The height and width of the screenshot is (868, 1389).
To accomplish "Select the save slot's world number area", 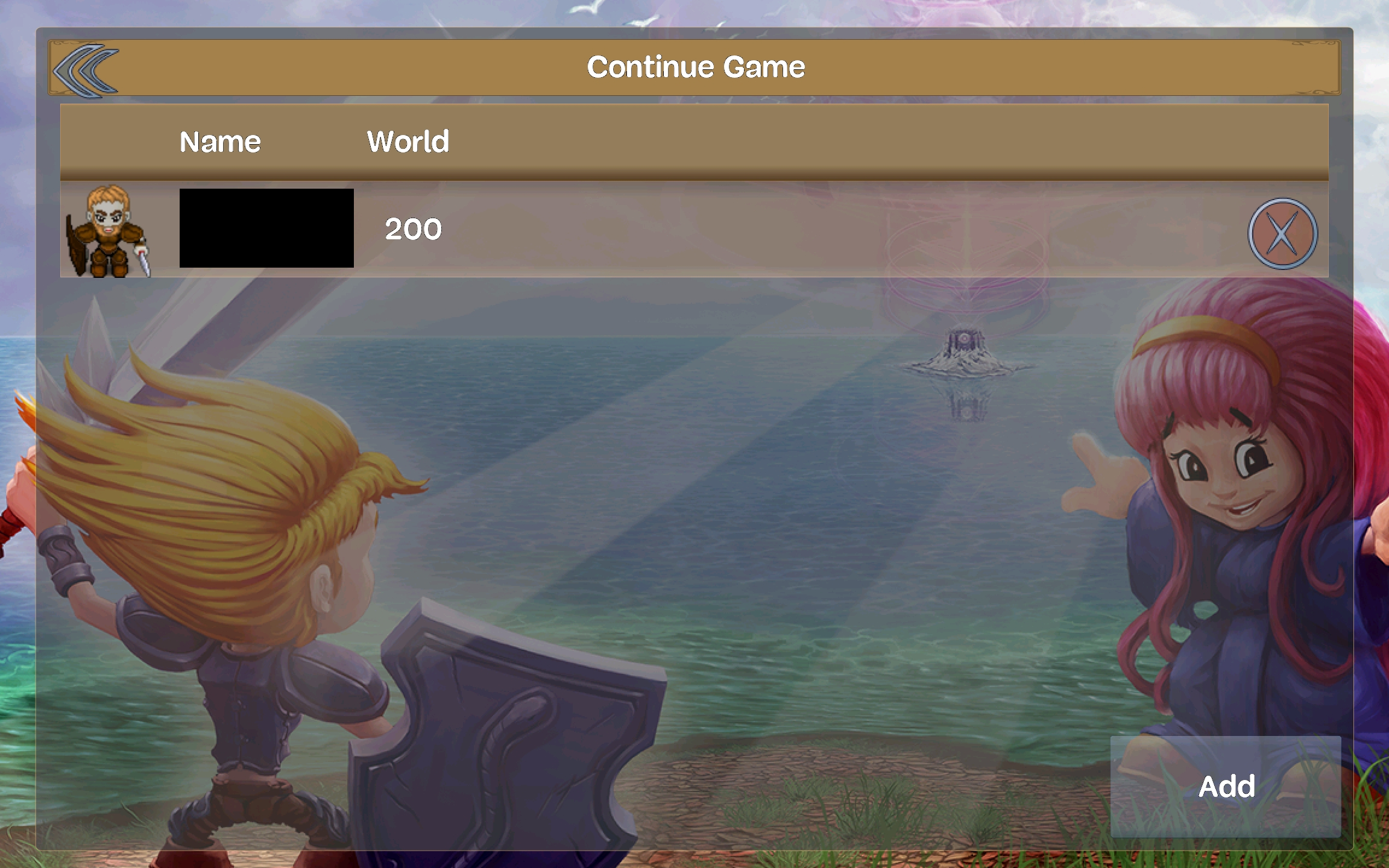I will 414,230.
